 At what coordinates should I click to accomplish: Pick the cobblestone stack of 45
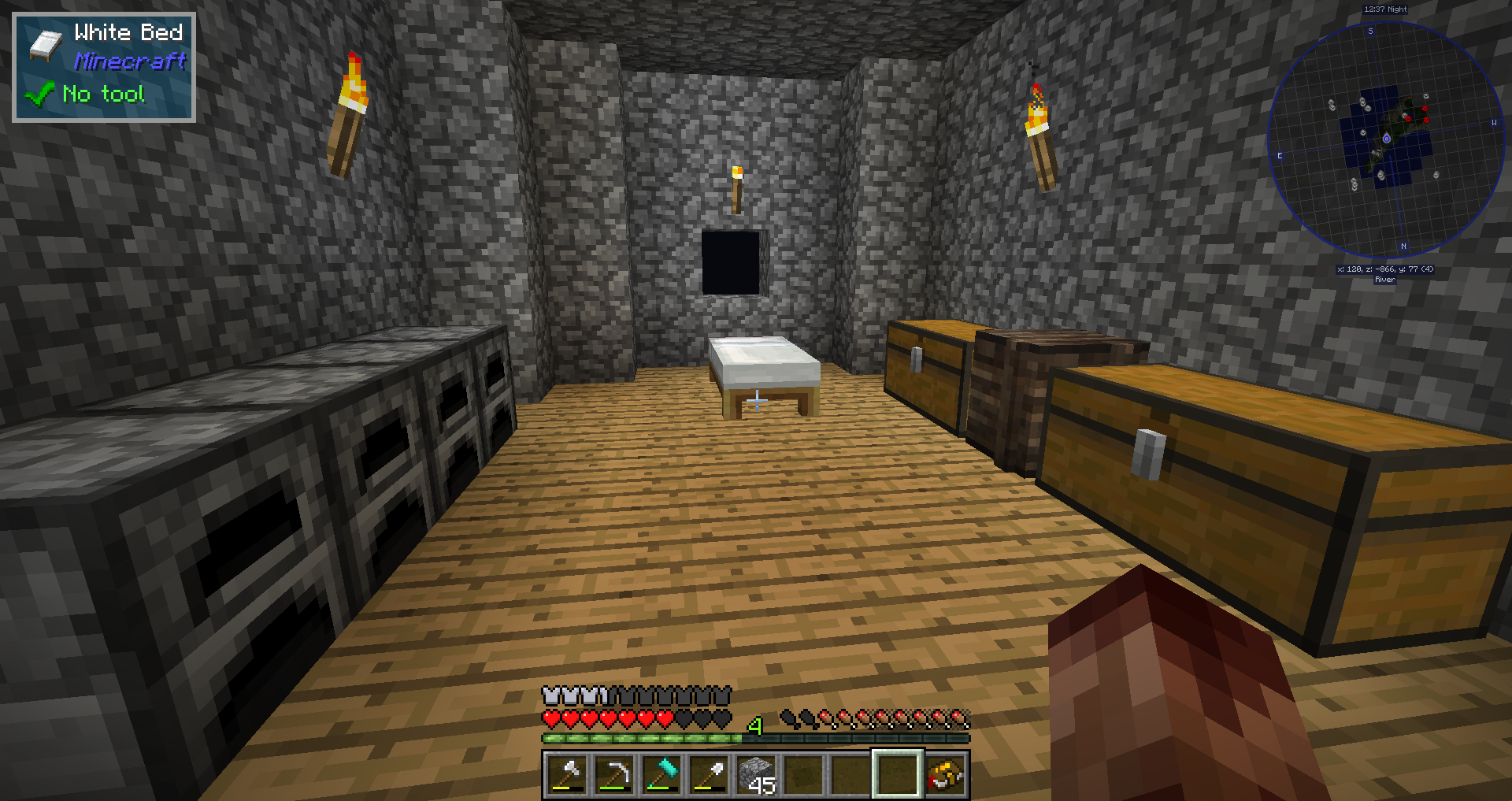click(756, 774)
